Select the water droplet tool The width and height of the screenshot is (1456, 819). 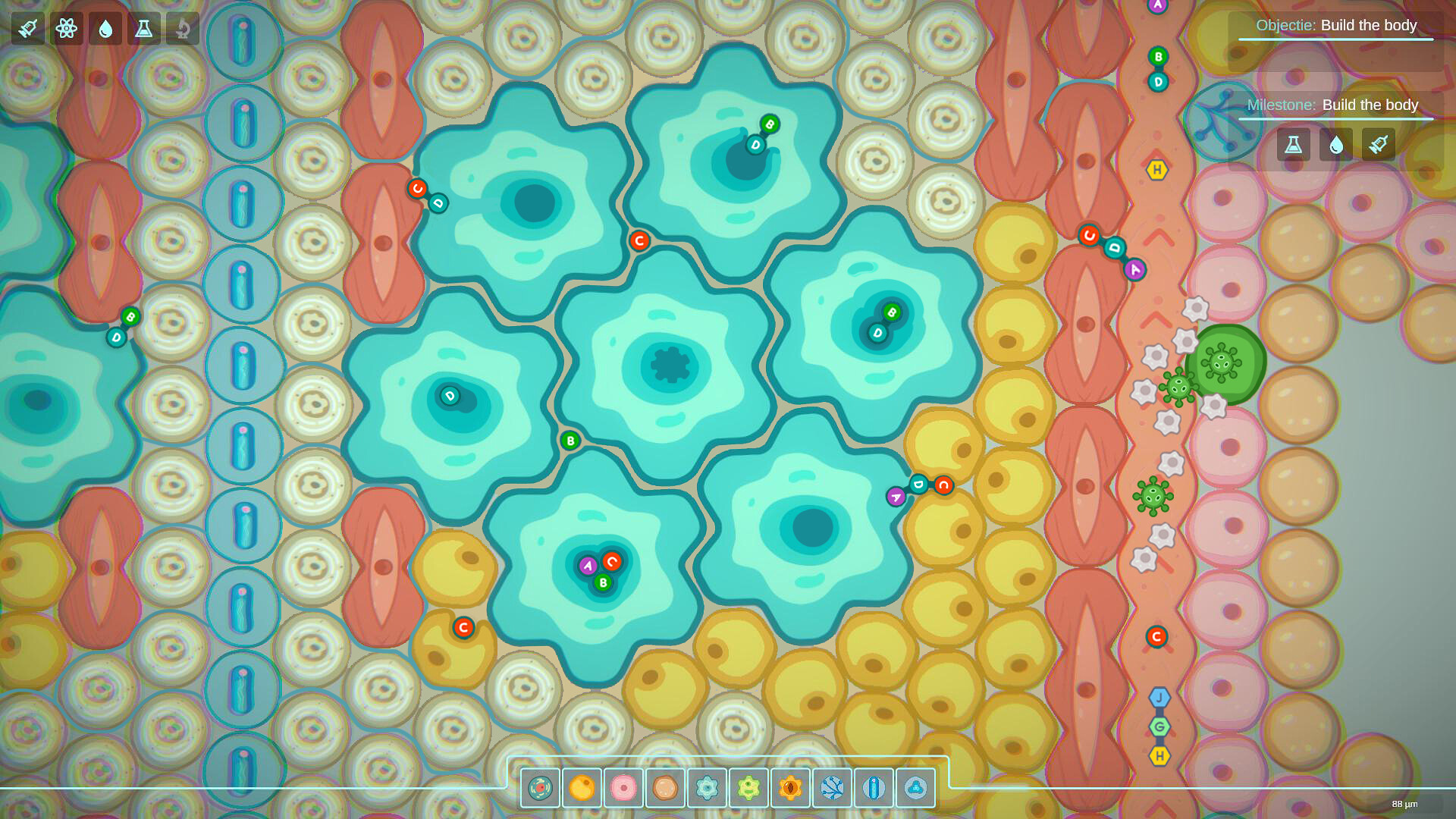tap(105, 30)
